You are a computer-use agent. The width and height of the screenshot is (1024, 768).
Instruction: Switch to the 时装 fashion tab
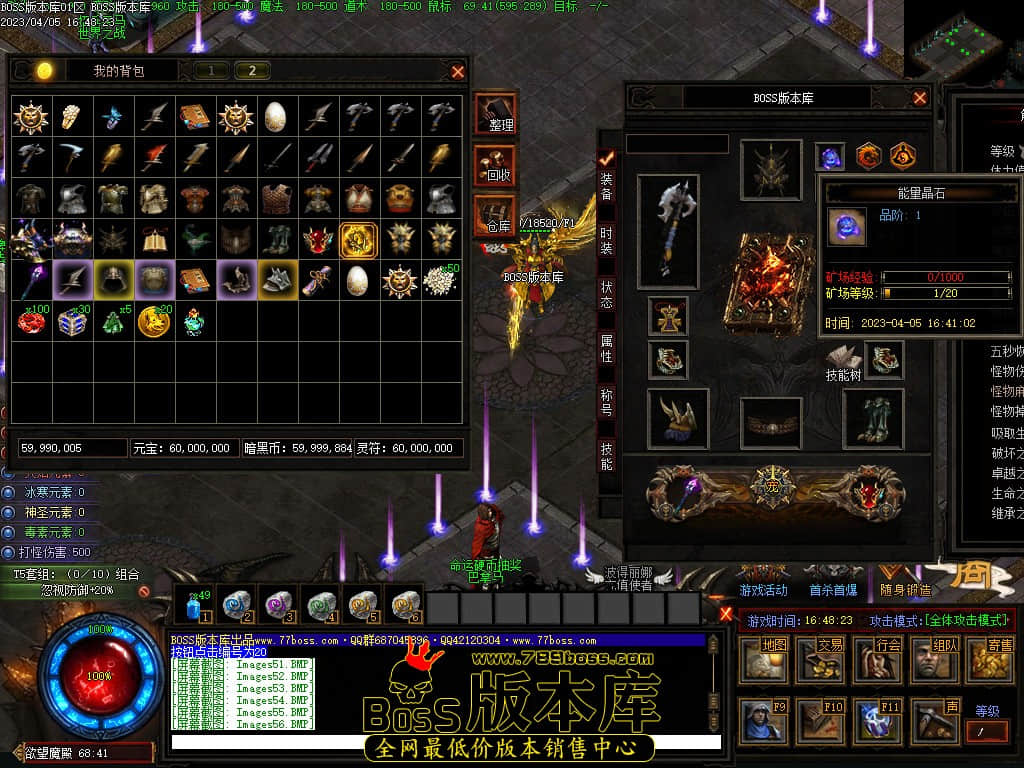pos(607,240)
